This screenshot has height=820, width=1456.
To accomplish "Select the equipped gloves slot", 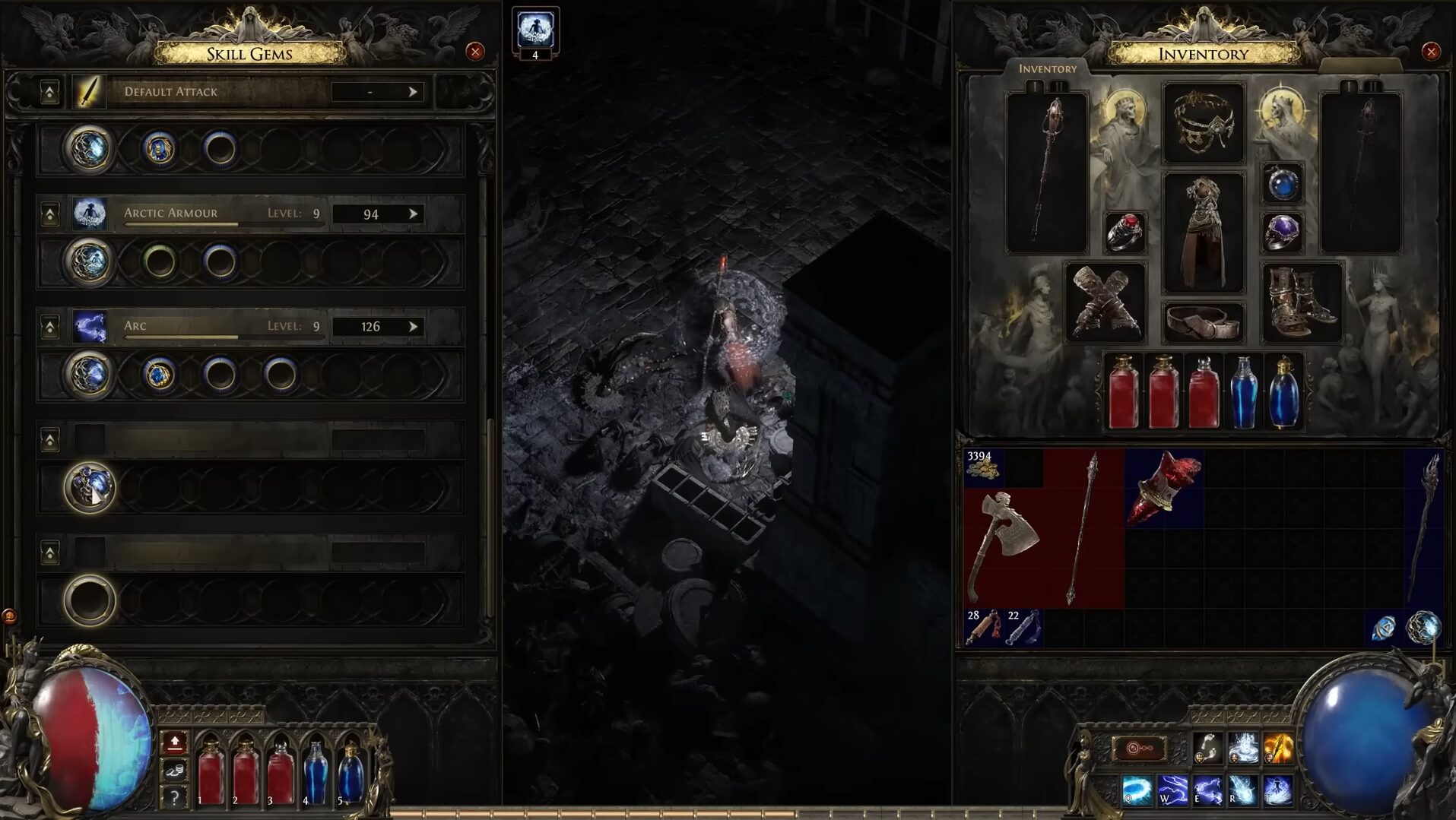I will pos(1105,302).
